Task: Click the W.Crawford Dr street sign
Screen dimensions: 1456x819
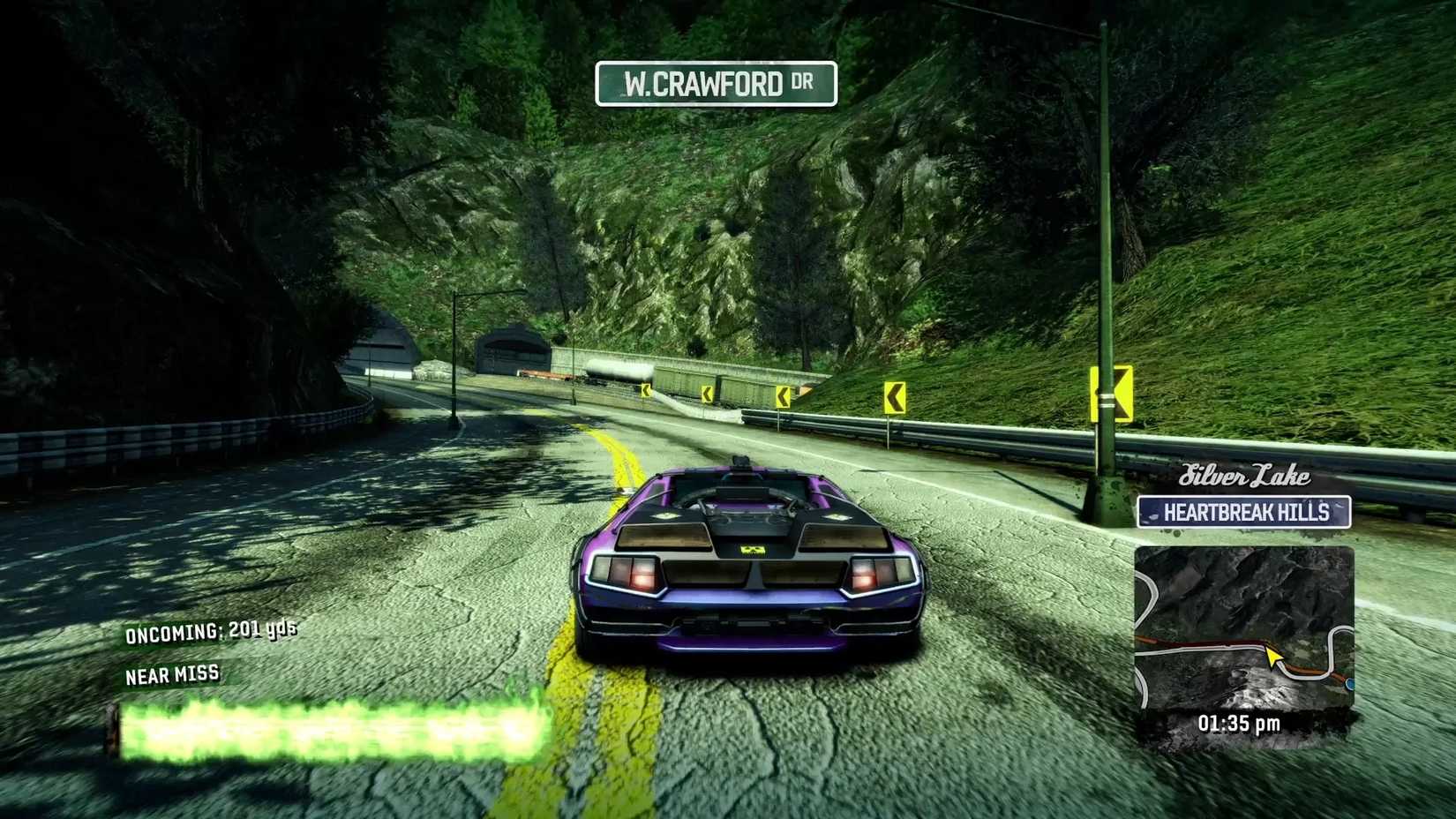Action: point(717,82)
